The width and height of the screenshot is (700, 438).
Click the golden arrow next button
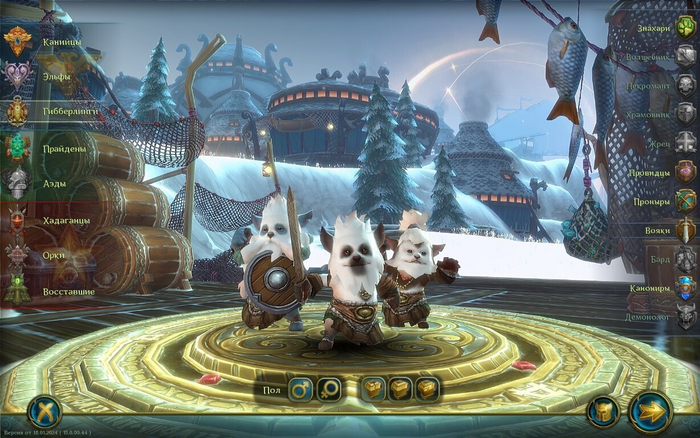tap(650, 410)
